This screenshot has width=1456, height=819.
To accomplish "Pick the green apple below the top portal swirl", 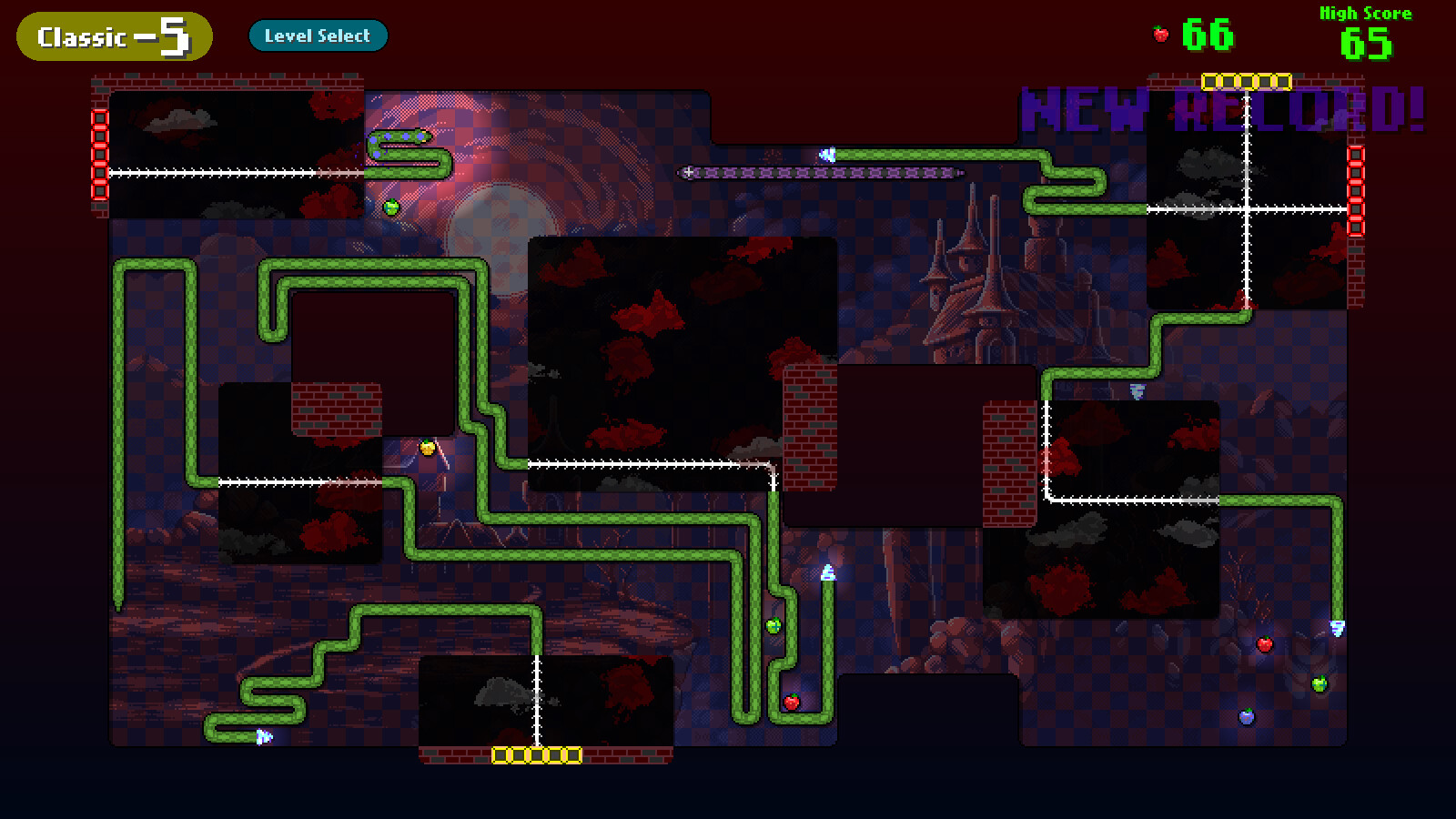I will pyautogui.click(x=389, y=206).
